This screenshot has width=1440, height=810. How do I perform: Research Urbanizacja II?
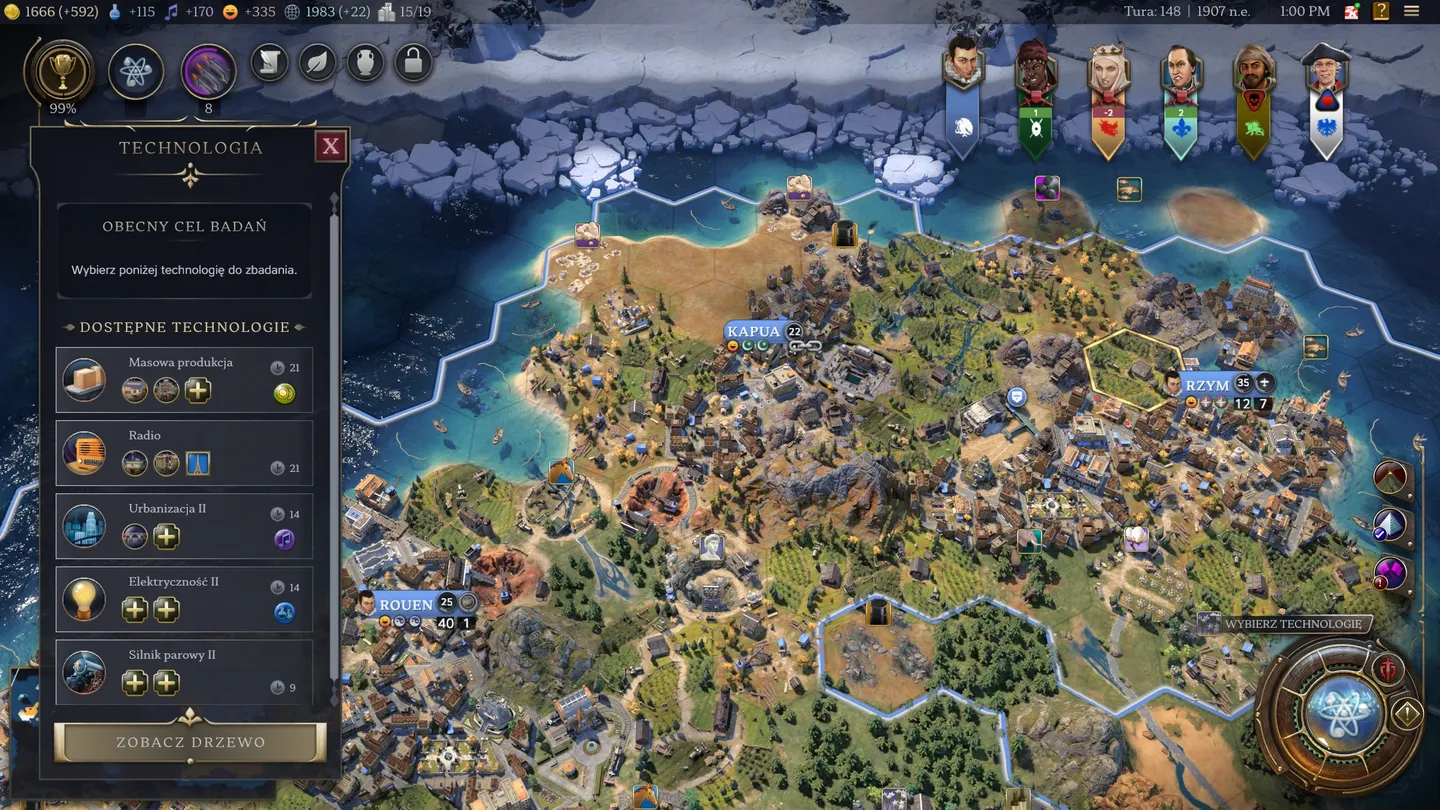[x=185, y=526]
